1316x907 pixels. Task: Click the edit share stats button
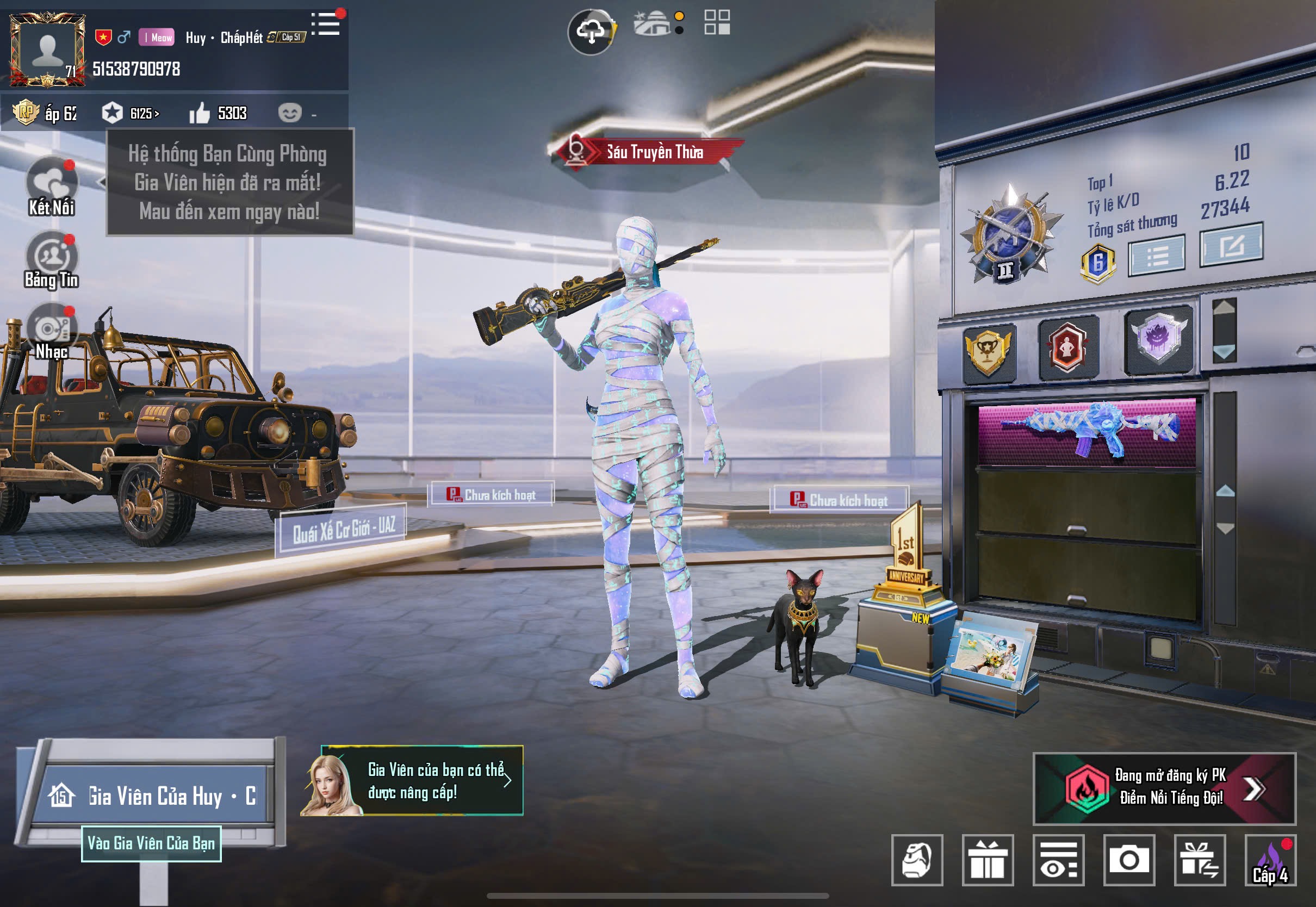tap(1231, 245)
